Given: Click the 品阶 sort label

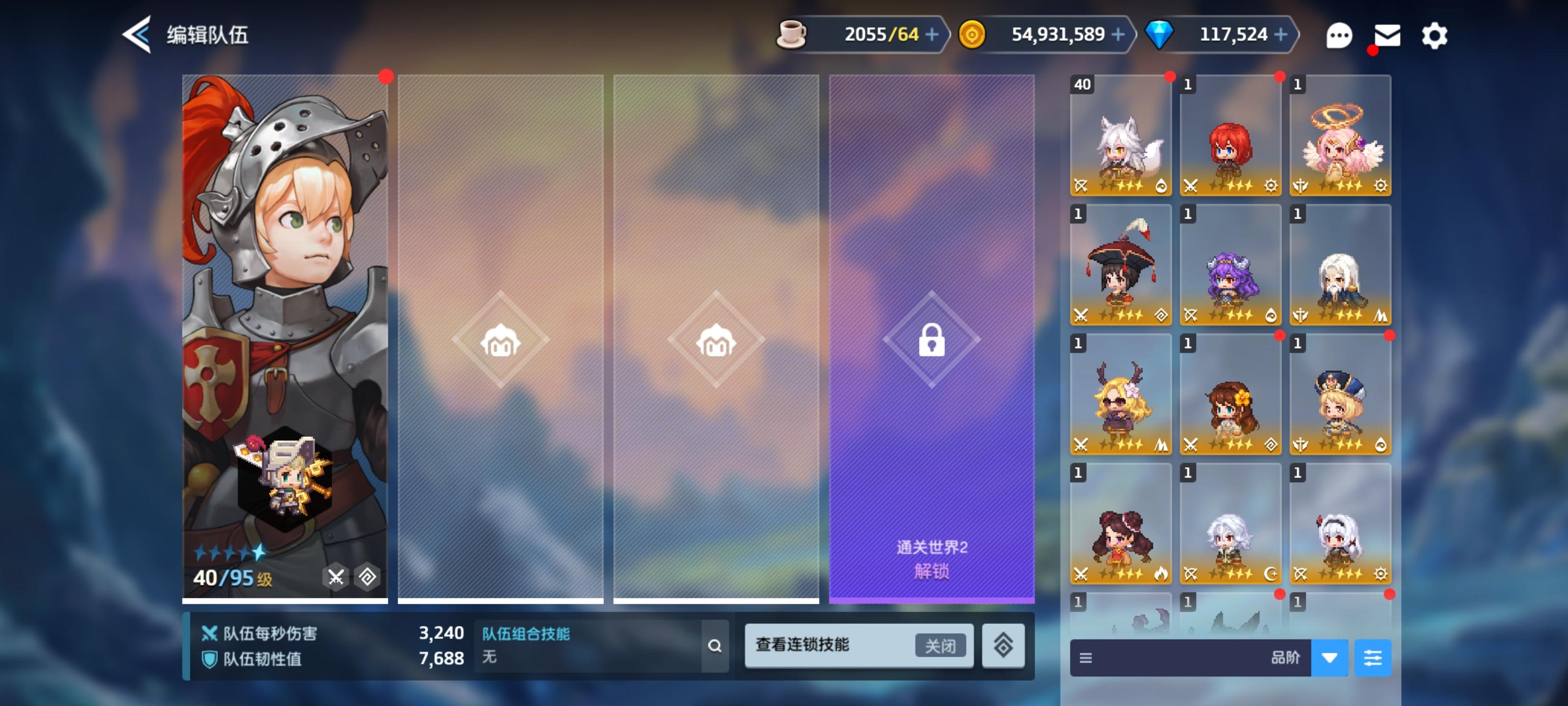Looking at the screenshot, I should 1286,658.
